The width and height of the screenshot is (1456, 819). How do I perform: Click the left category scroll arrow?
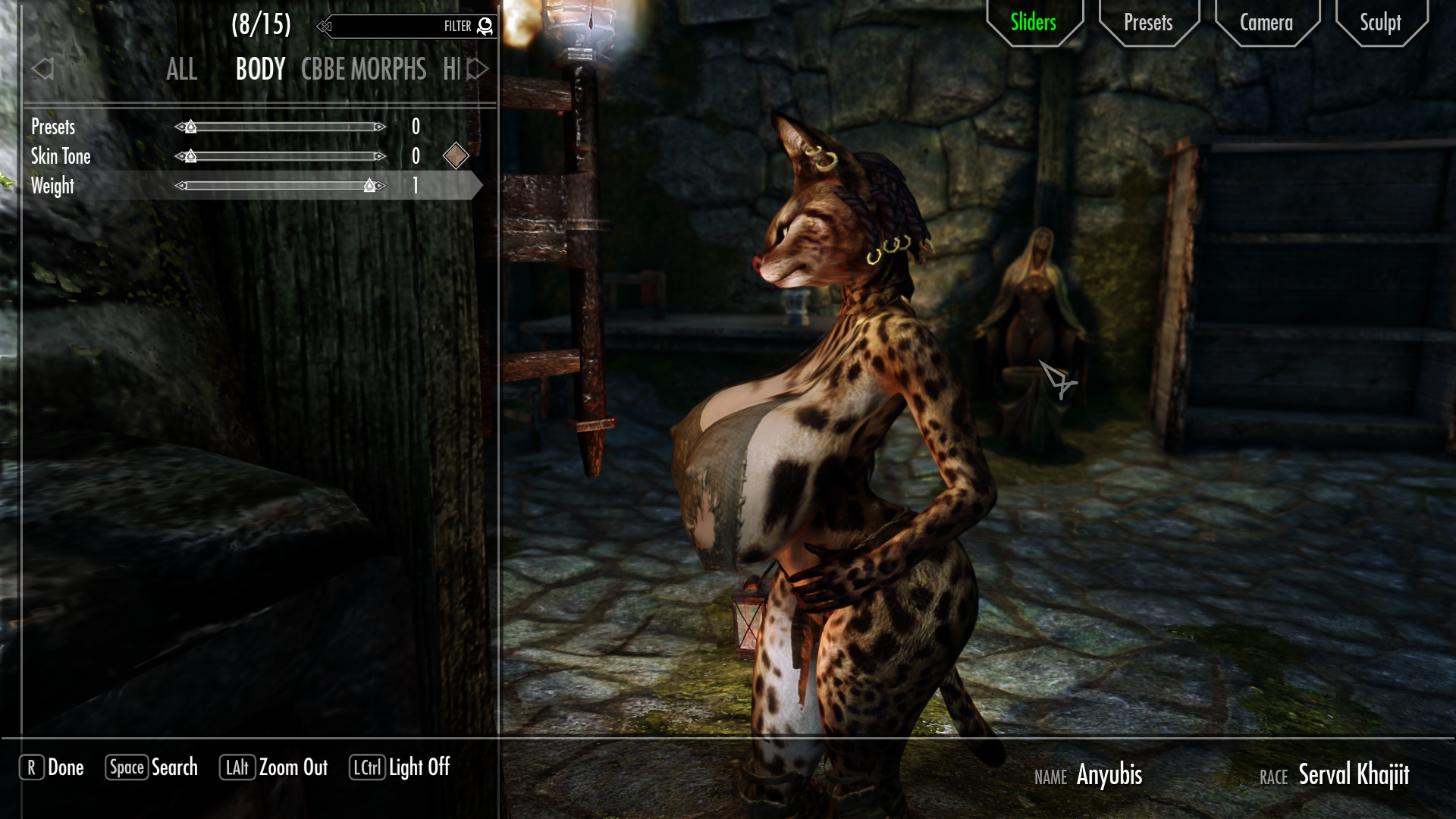pyautogui.click(x=42, y=69)
